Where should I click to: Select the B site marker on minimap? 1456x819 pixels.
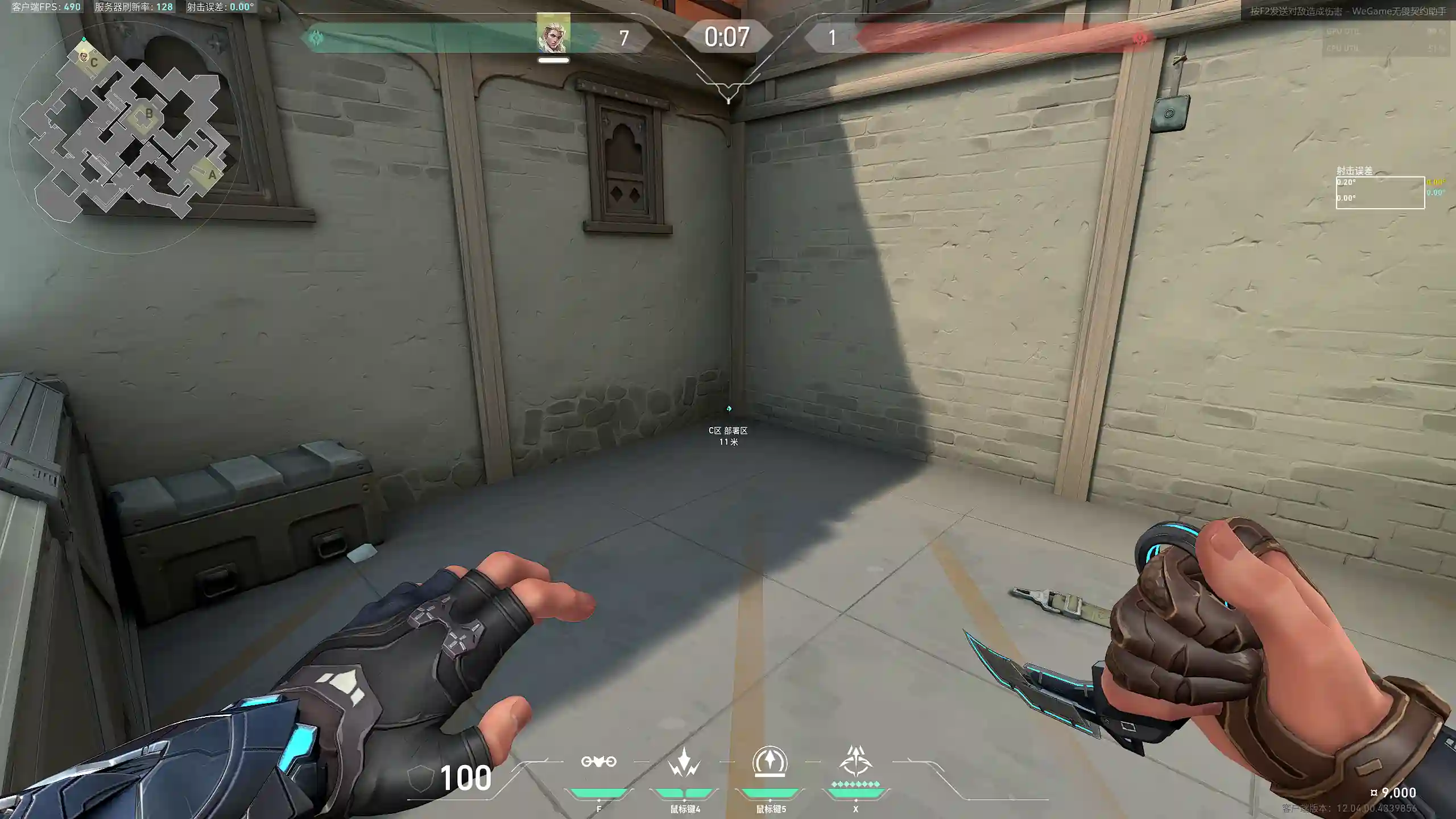(x=148, y=114)
